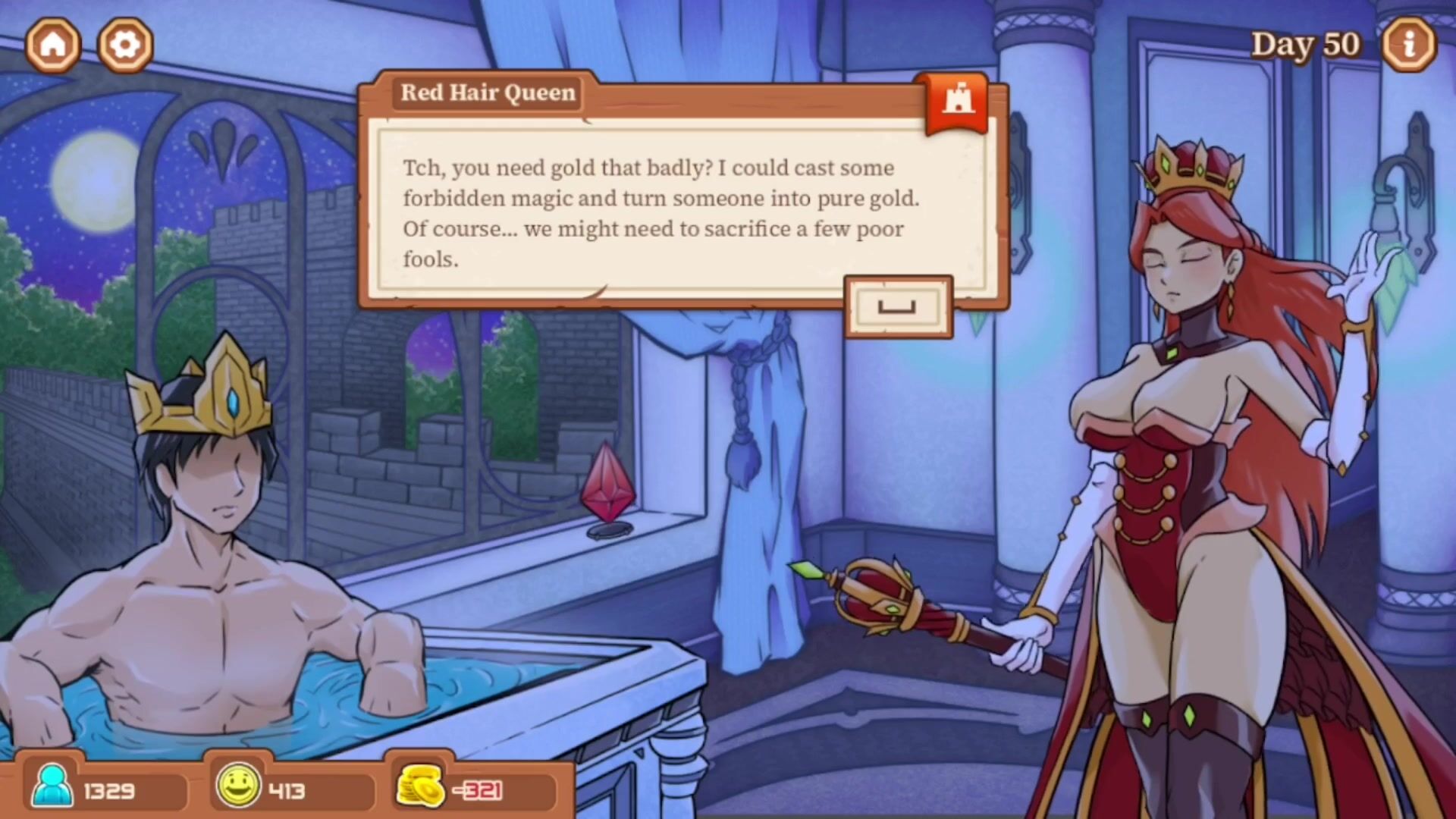The image size is (1456, 819).
Task: Open the gear settings menu
Action: (125, 44)
